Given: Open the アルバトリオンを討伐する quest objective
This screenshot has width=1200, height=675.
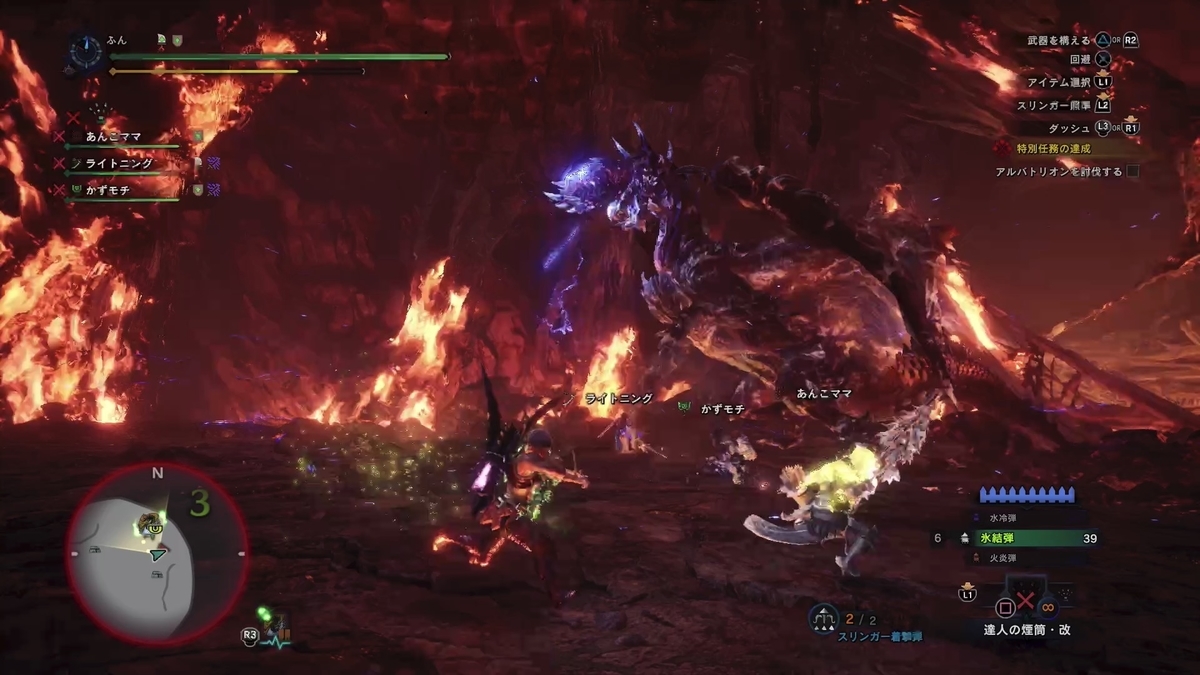Looking at the screenshot, I should pos(1058,172).
